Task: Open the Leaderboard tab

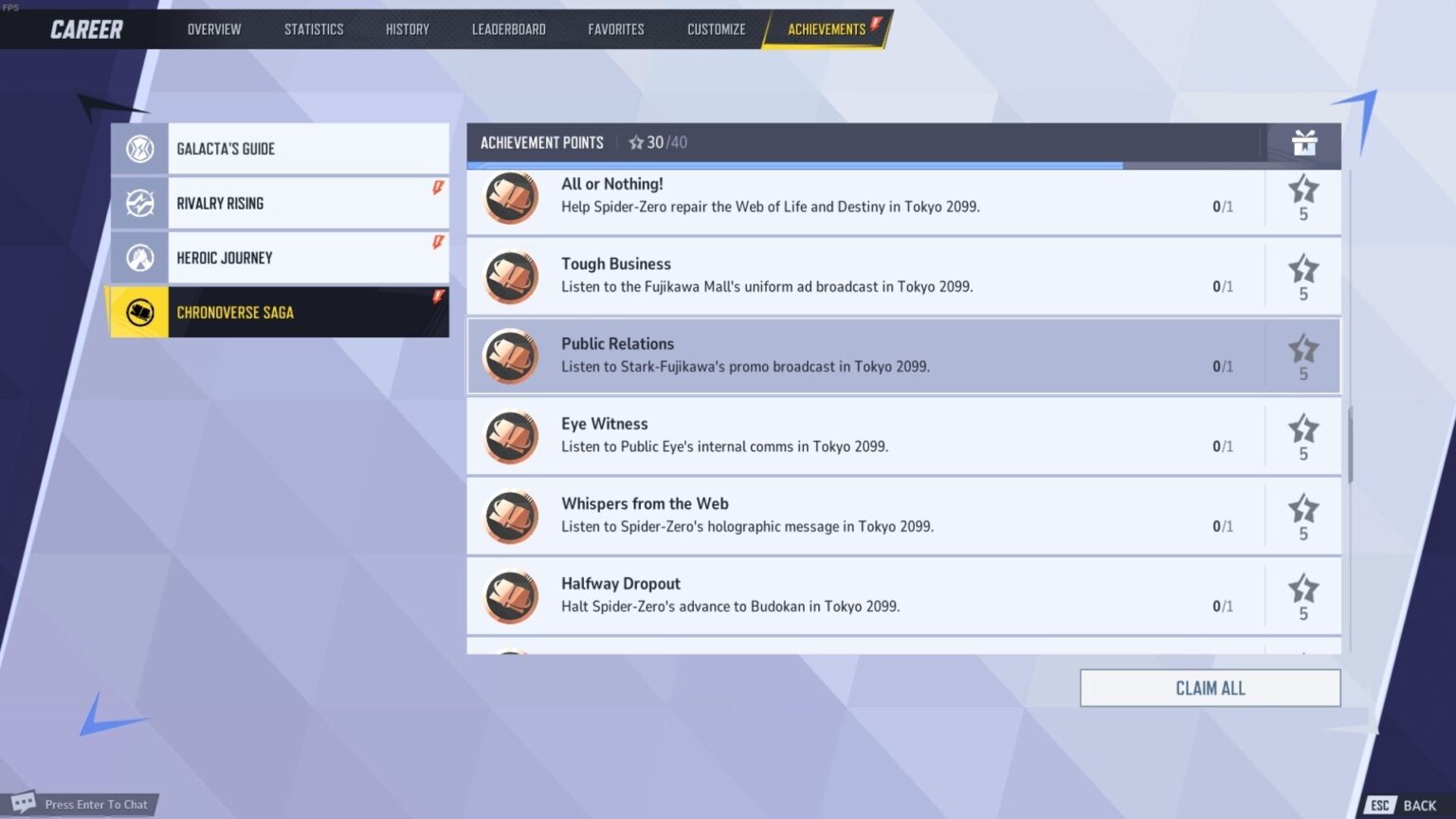Action: [x=509, y=29]
